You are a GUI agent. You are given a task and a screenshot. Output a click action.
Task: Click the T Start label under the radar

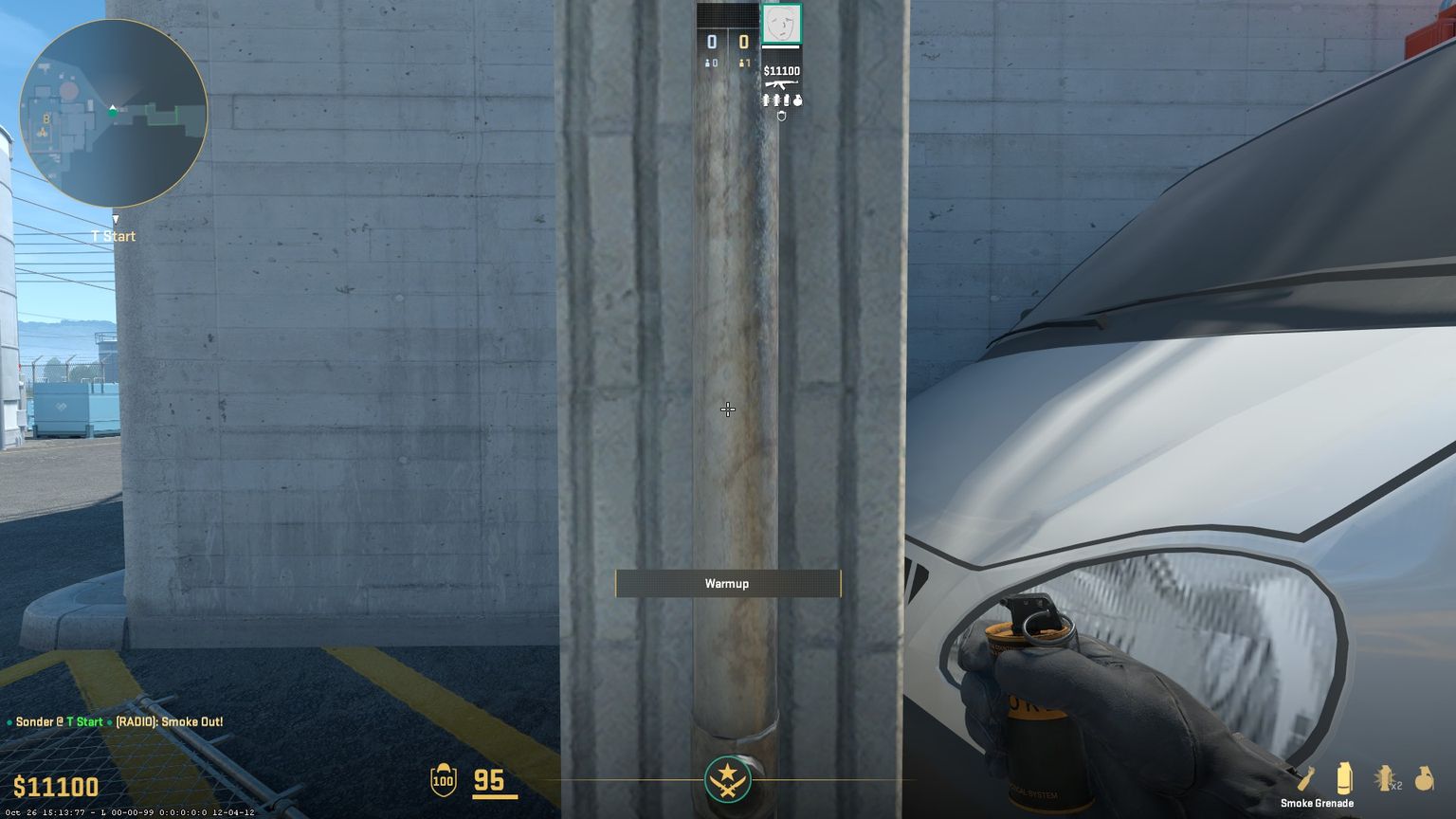pos(113,236)
